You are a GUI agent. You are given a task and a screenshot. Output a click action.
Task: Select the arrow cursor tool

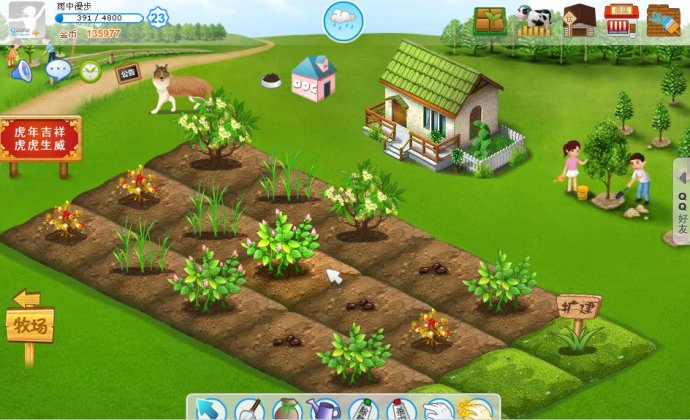point(210,408)
